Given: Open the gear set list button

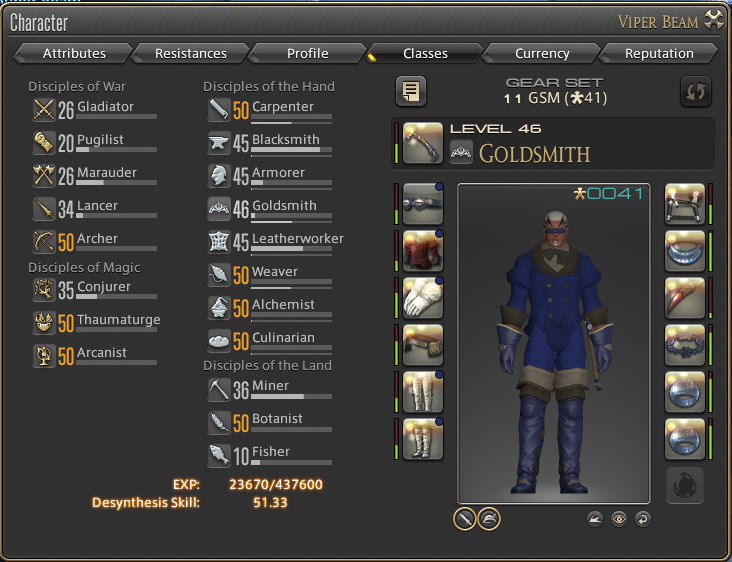Looking at the screenshot, I should tap(411, 91).
